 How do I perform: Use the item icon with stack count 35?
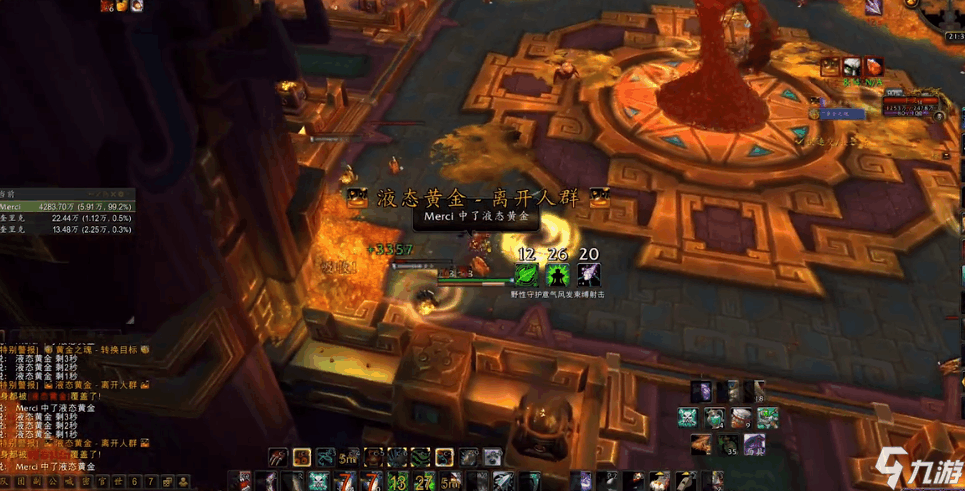730,445
